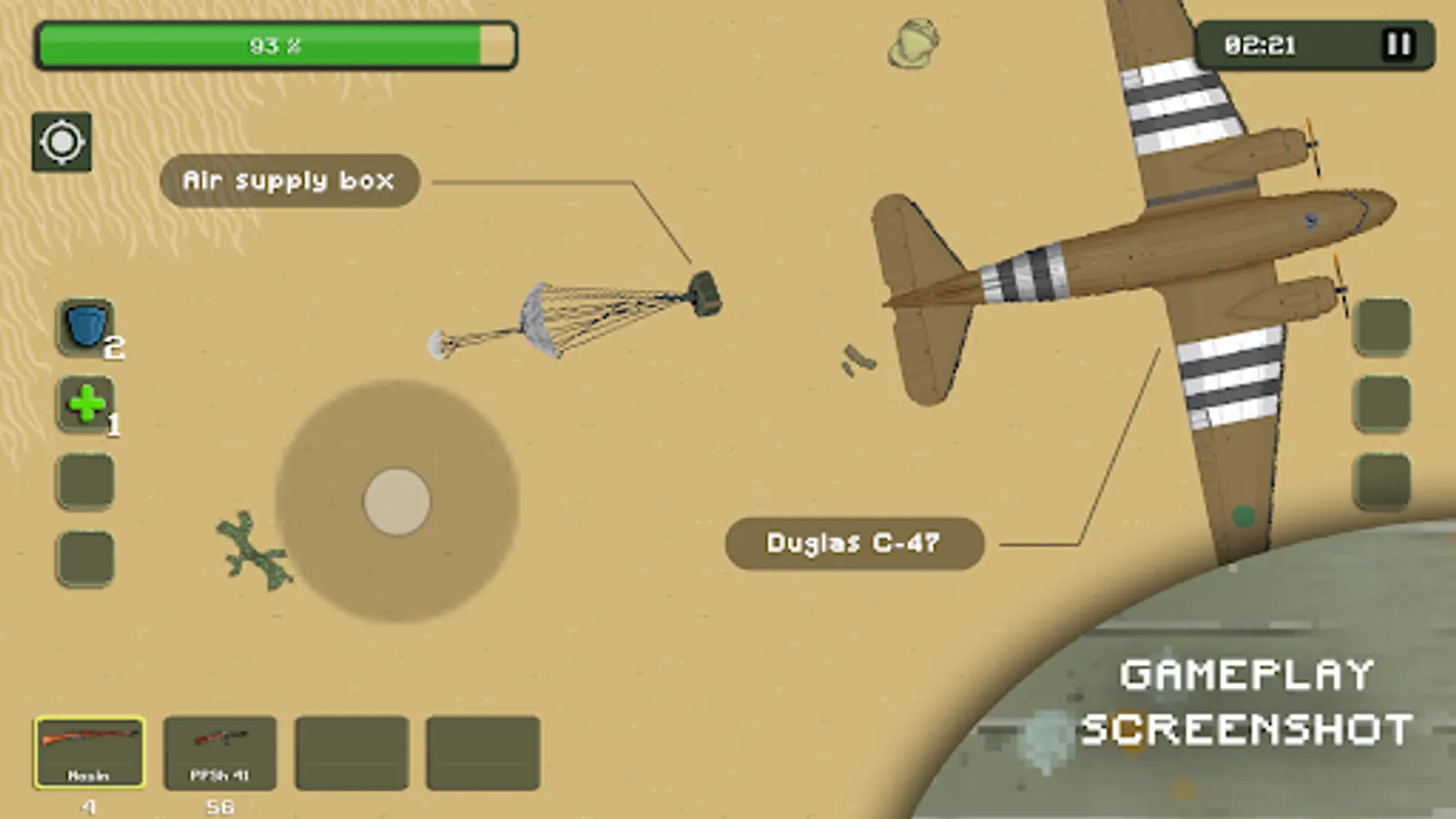This screenshot has width=1456, height=819.
Task: Pause the game
Action: click(x=1398, y=45)
